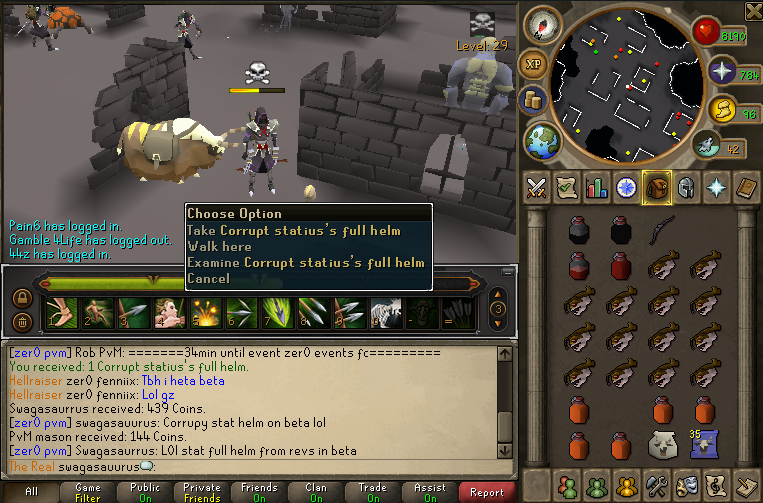Click the red heart life points orb
763x503 pixels.
[x=707, y=32]
